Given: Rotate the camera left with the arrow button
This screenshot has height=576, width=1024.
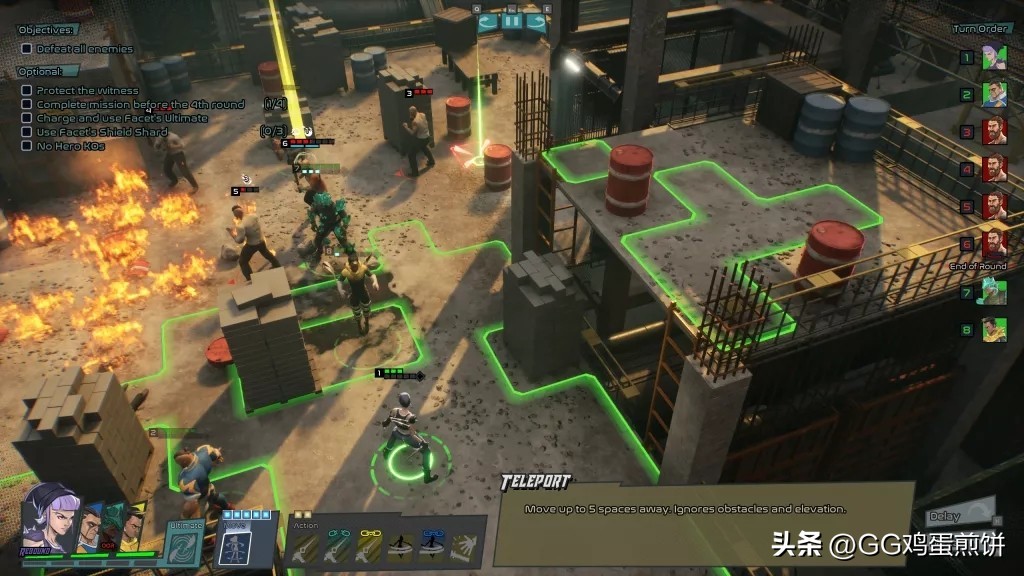Looking at the screenshot, I should pyautogui.click(x=487, y=21).
